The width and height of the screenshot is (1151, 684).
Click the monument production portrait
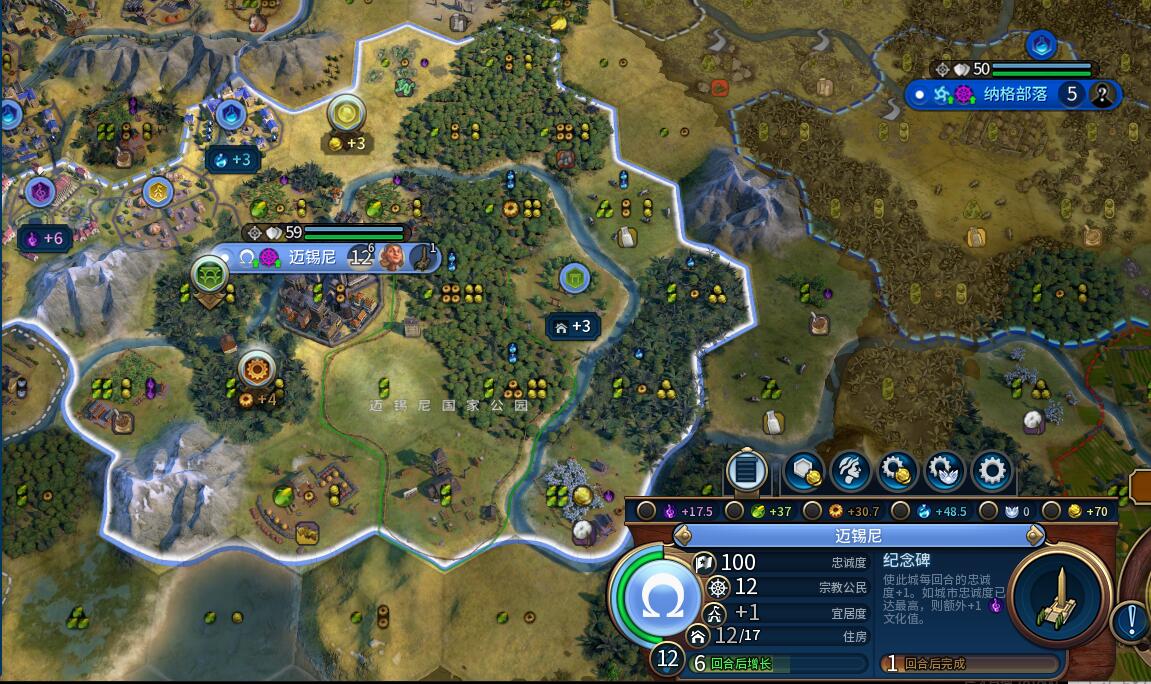pos(1060,597)
